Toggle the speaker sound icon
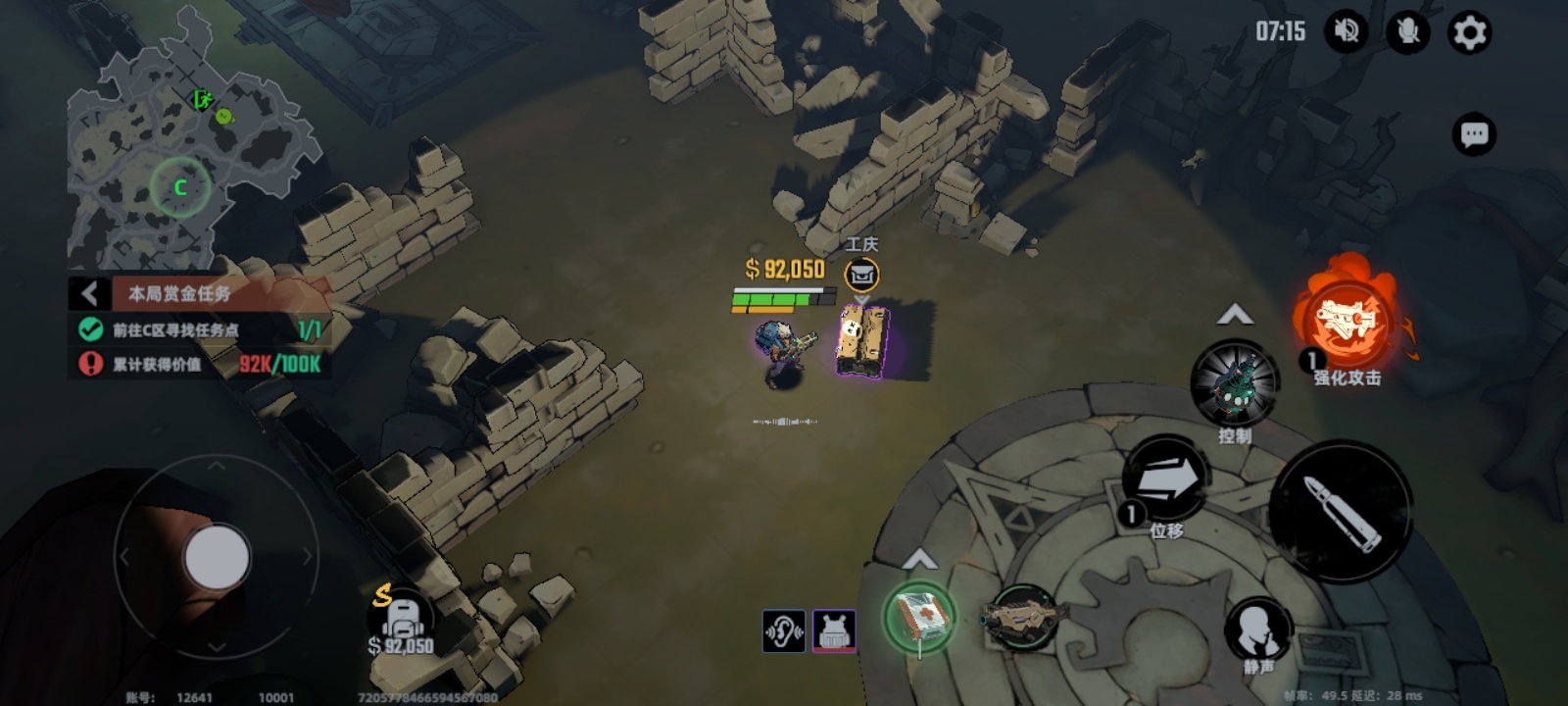The width and height of the screenshot is (1568, 706). (x=1347, y=32)
